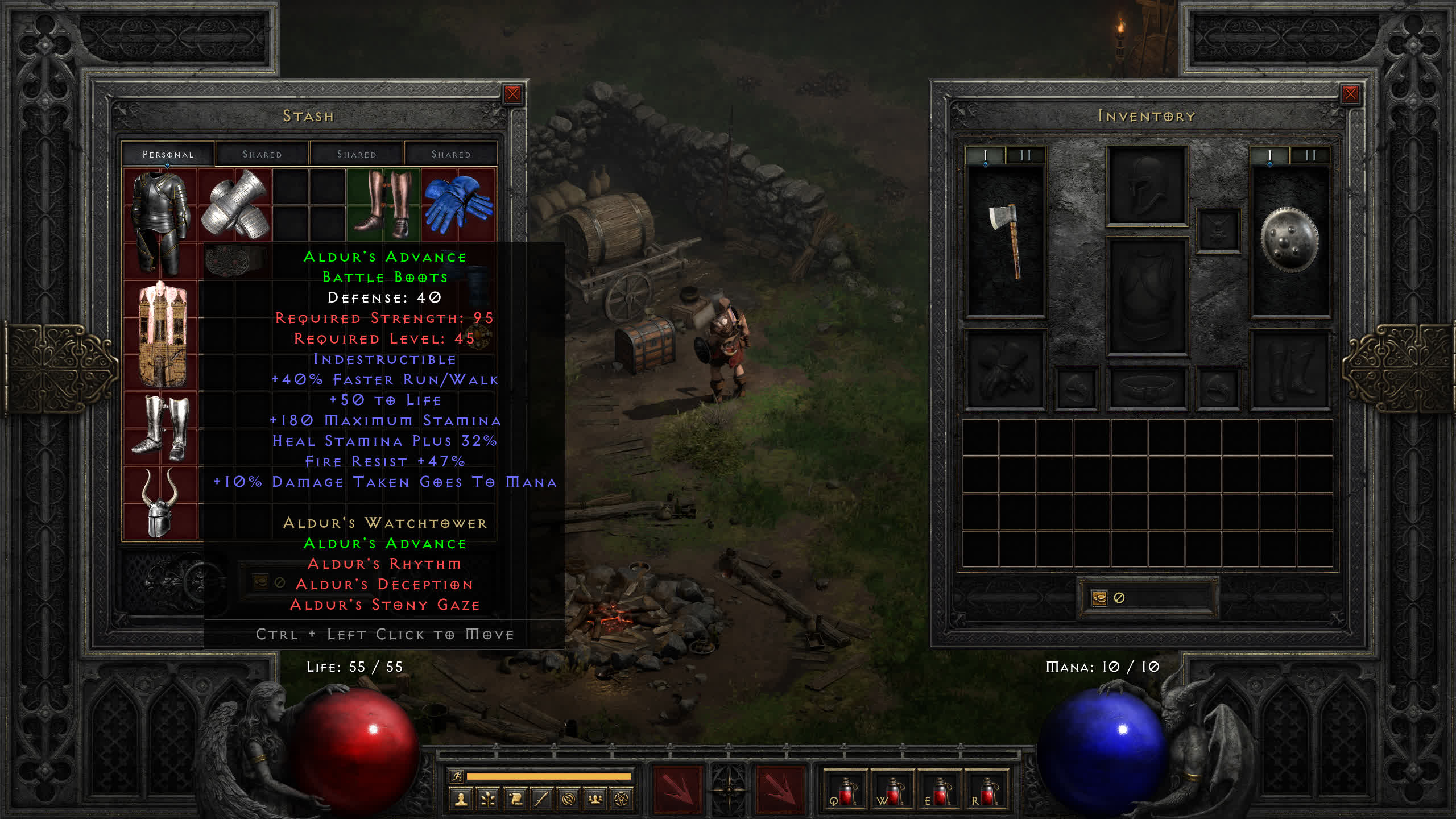
Task: Close the Stash panel
Action: click(x=512, y=94)
